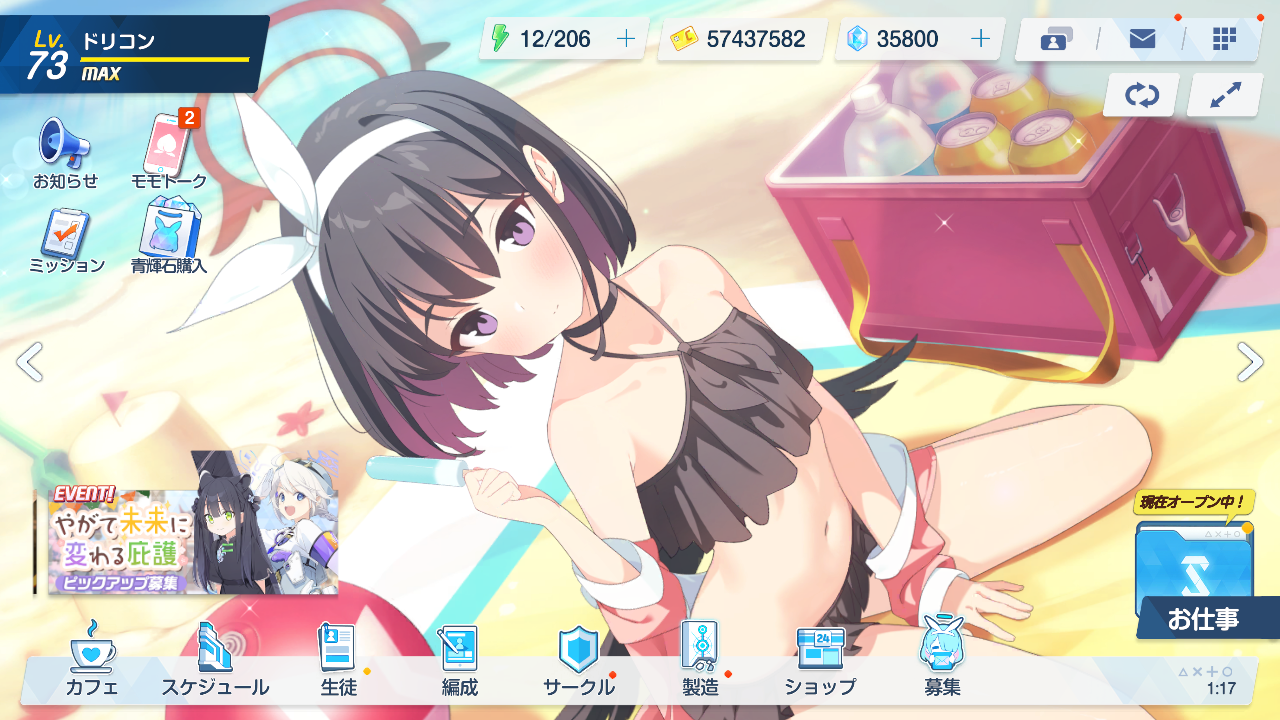This screenshot has width=1280, height=720.
Task: Add energy with the plus button
Action: pos(626,39)
